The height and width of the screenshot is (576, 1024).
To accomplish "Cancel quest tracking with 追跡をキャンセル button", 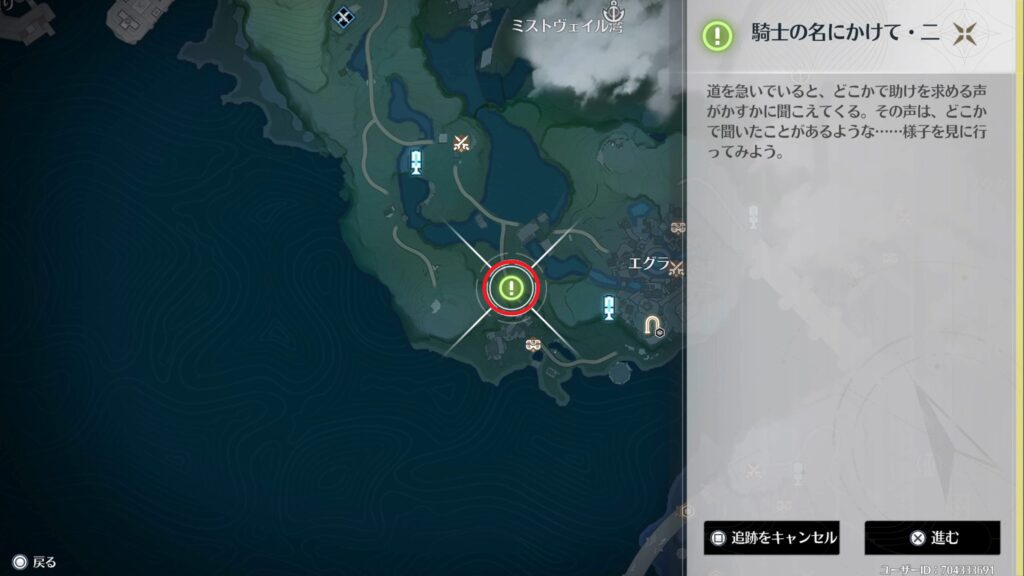I will (x=771, y=538).
